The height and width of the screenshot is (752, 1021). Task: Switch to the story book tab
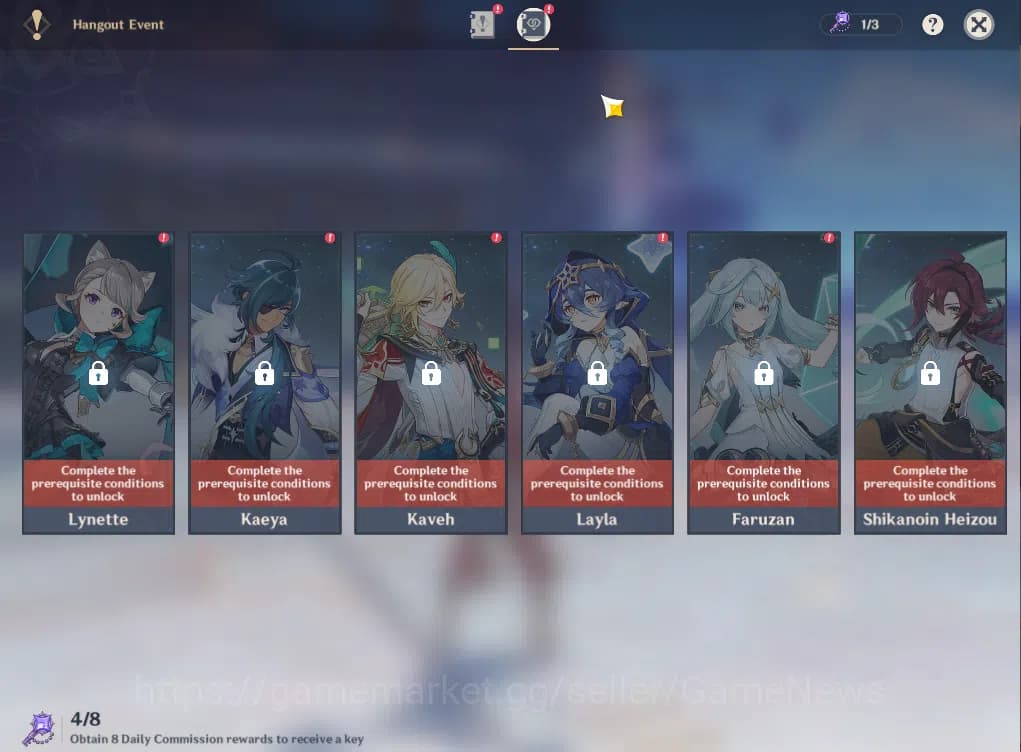tap(483, 25)
